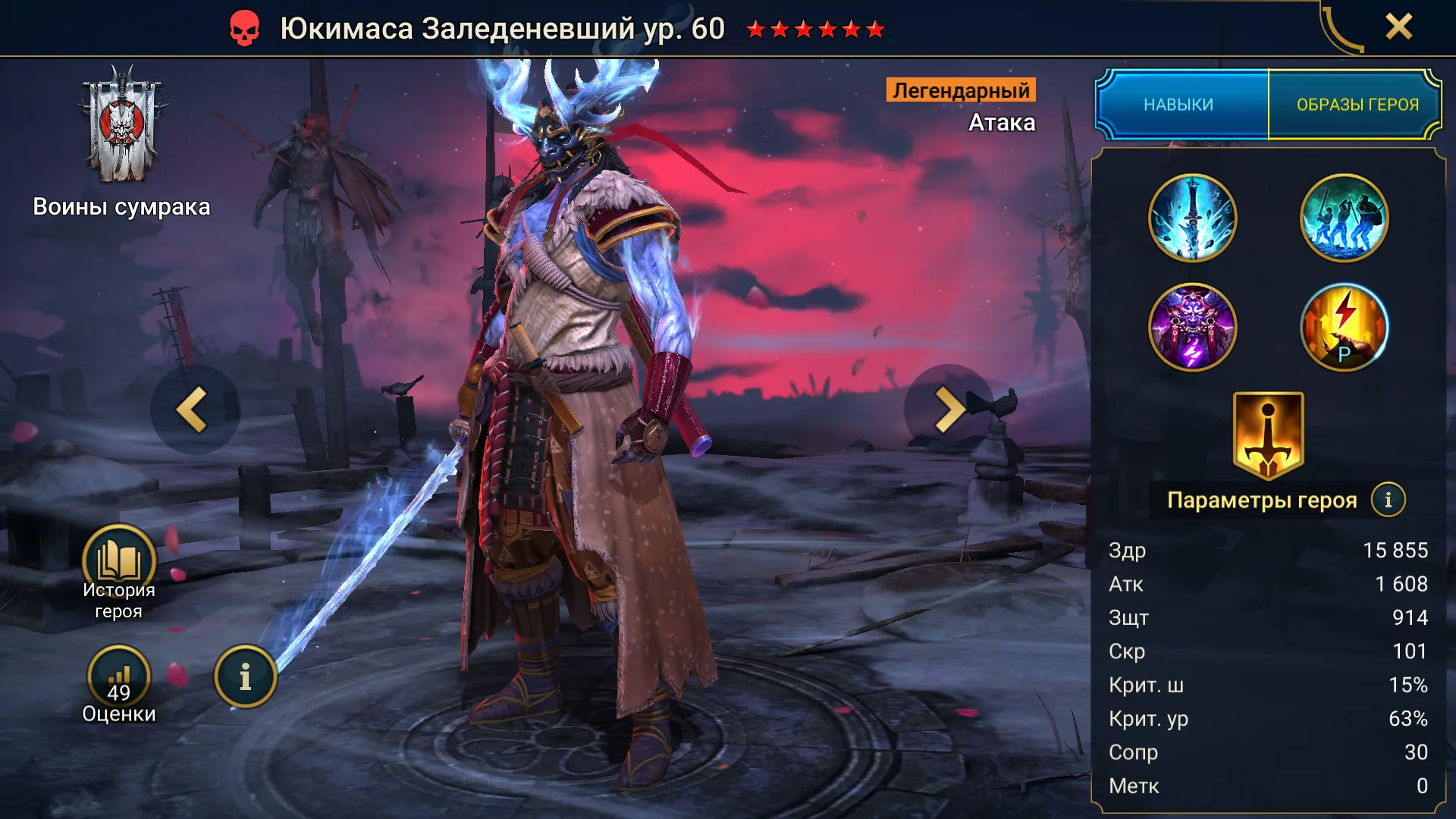Image resolution: width=1456 pixels, height=819 pixels.
Task: Click the golden sword aura icon
Action: click(1268, 435)
